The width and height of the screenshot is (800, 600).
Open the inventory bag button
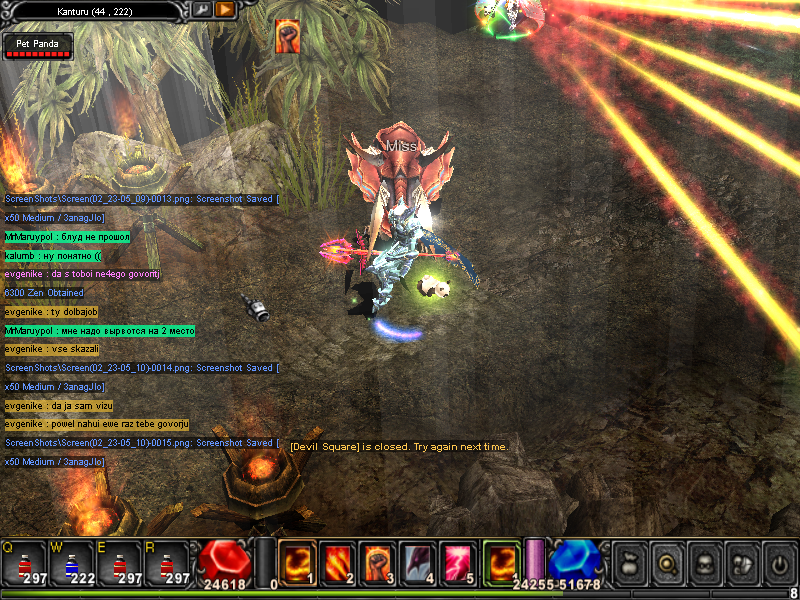click(629, 565)
